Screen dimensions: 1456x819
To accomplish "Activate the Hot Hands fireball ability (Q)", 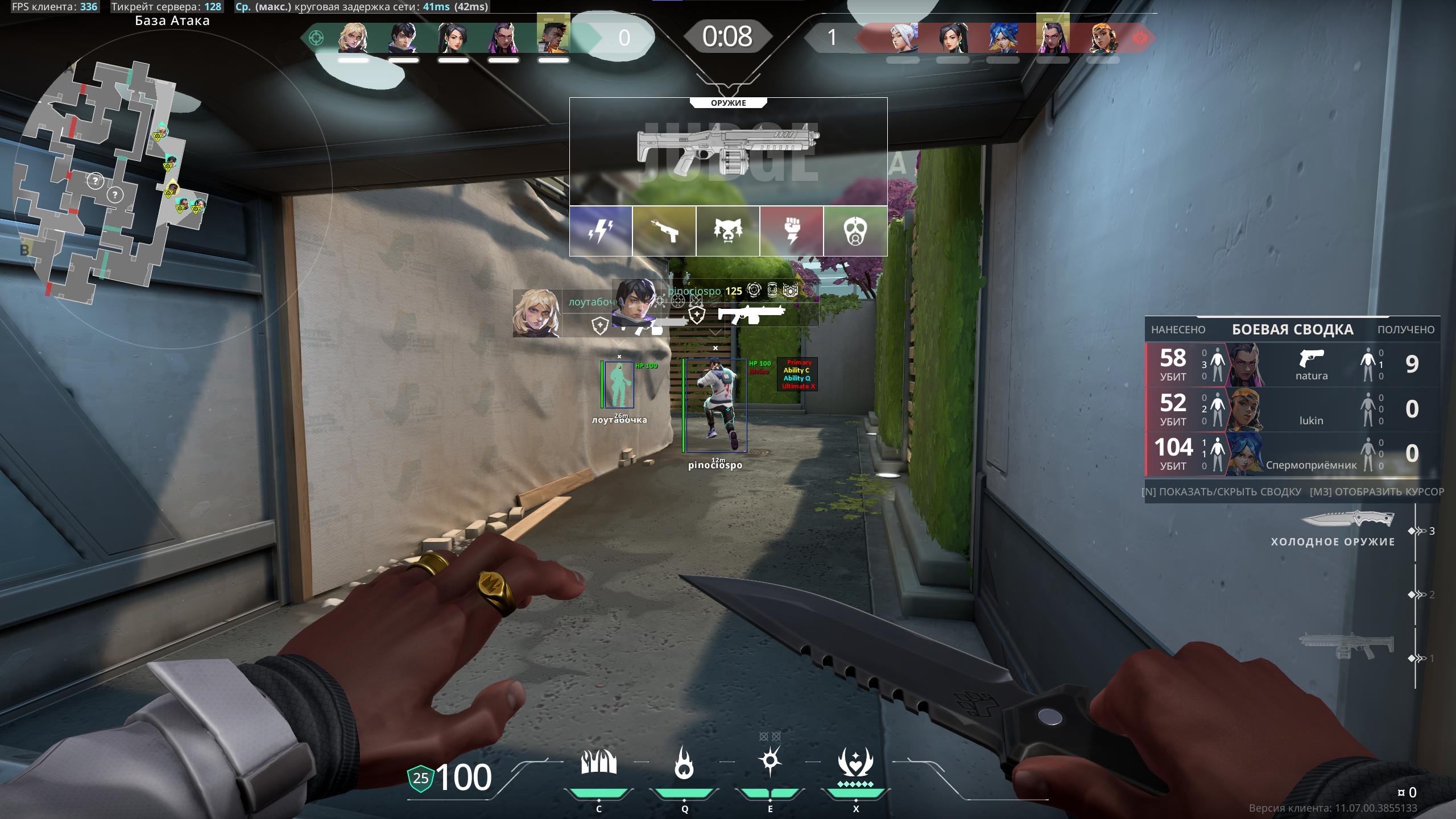I will tap(684, 763).
